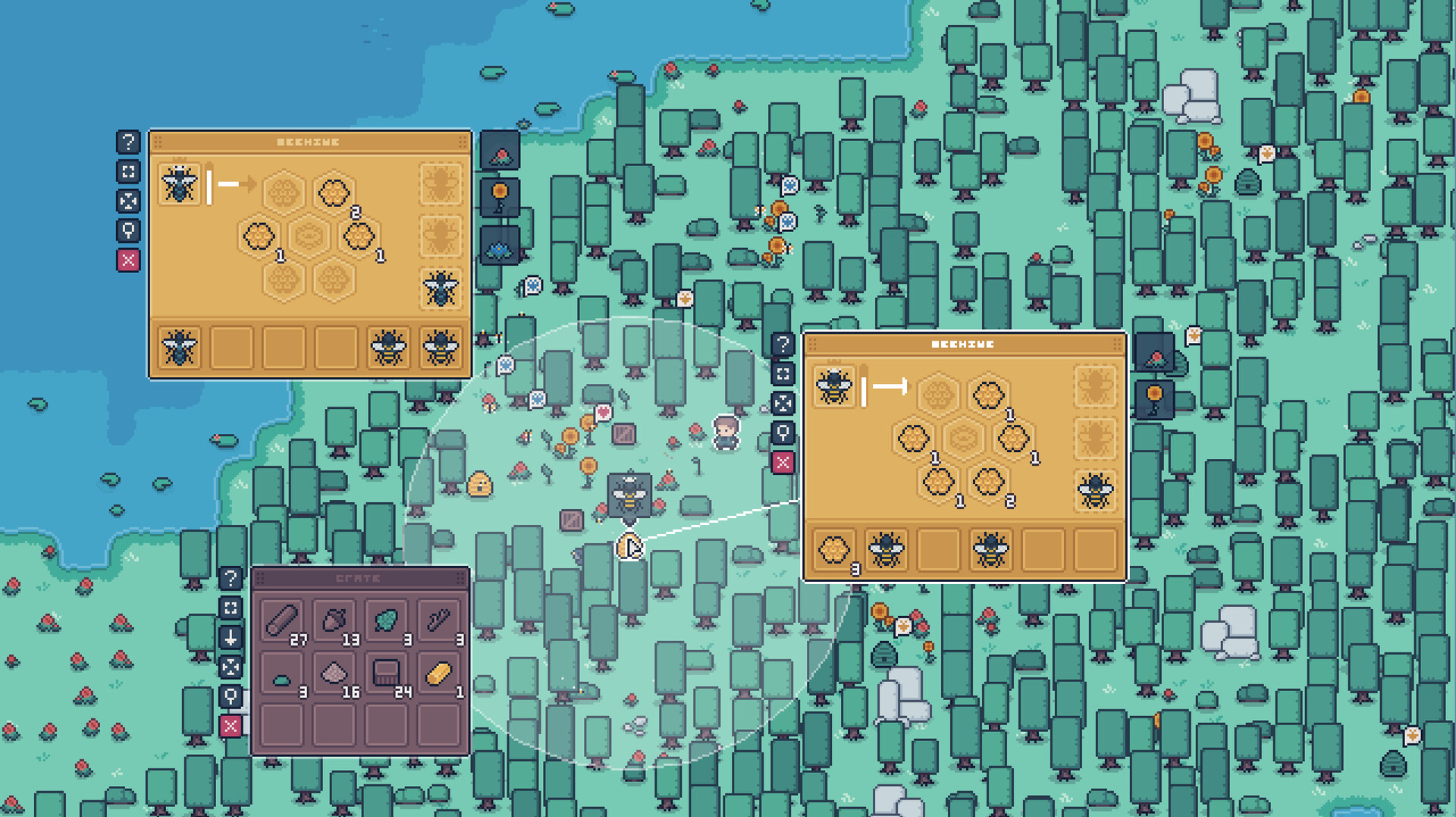Open the help icon beside the right Beehive panel
Screen dimensions: 1456x817
(783, 345)
